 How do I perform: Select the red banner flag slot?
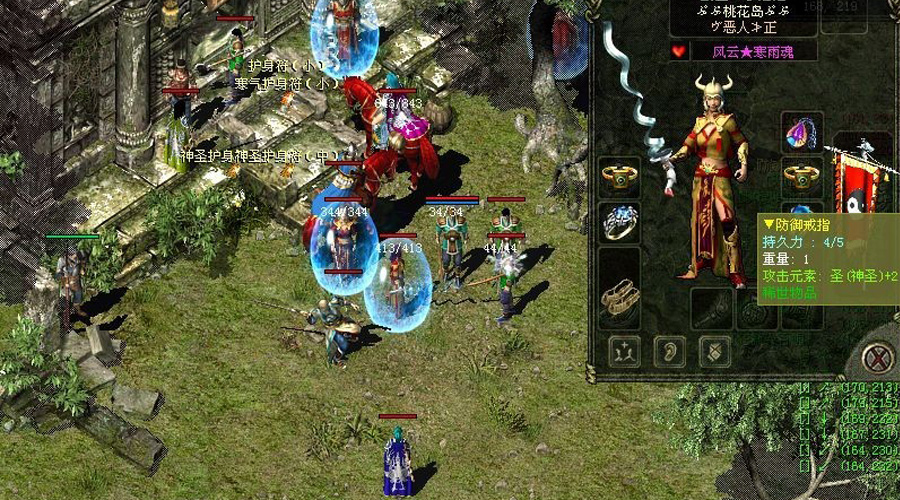[x=861, y=180]
